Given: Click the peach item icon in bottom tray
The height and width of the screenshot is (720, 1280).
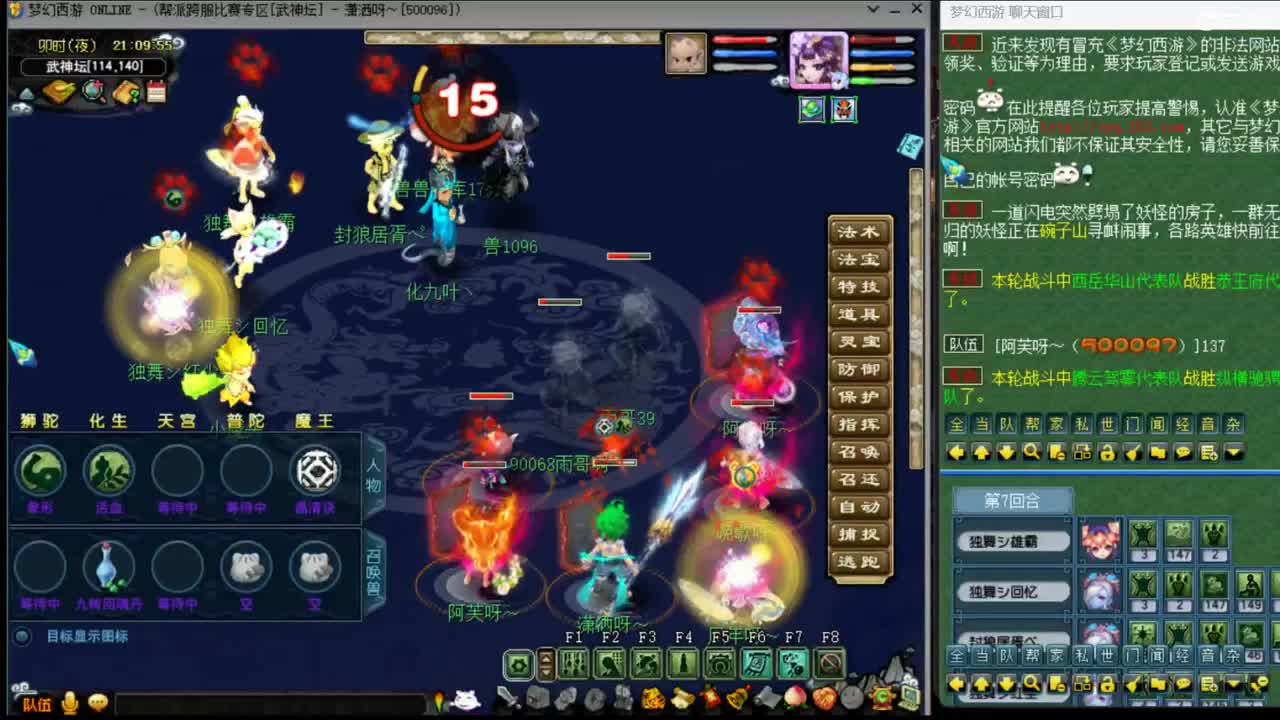Looking at the screenshot, I should (795, 697).
